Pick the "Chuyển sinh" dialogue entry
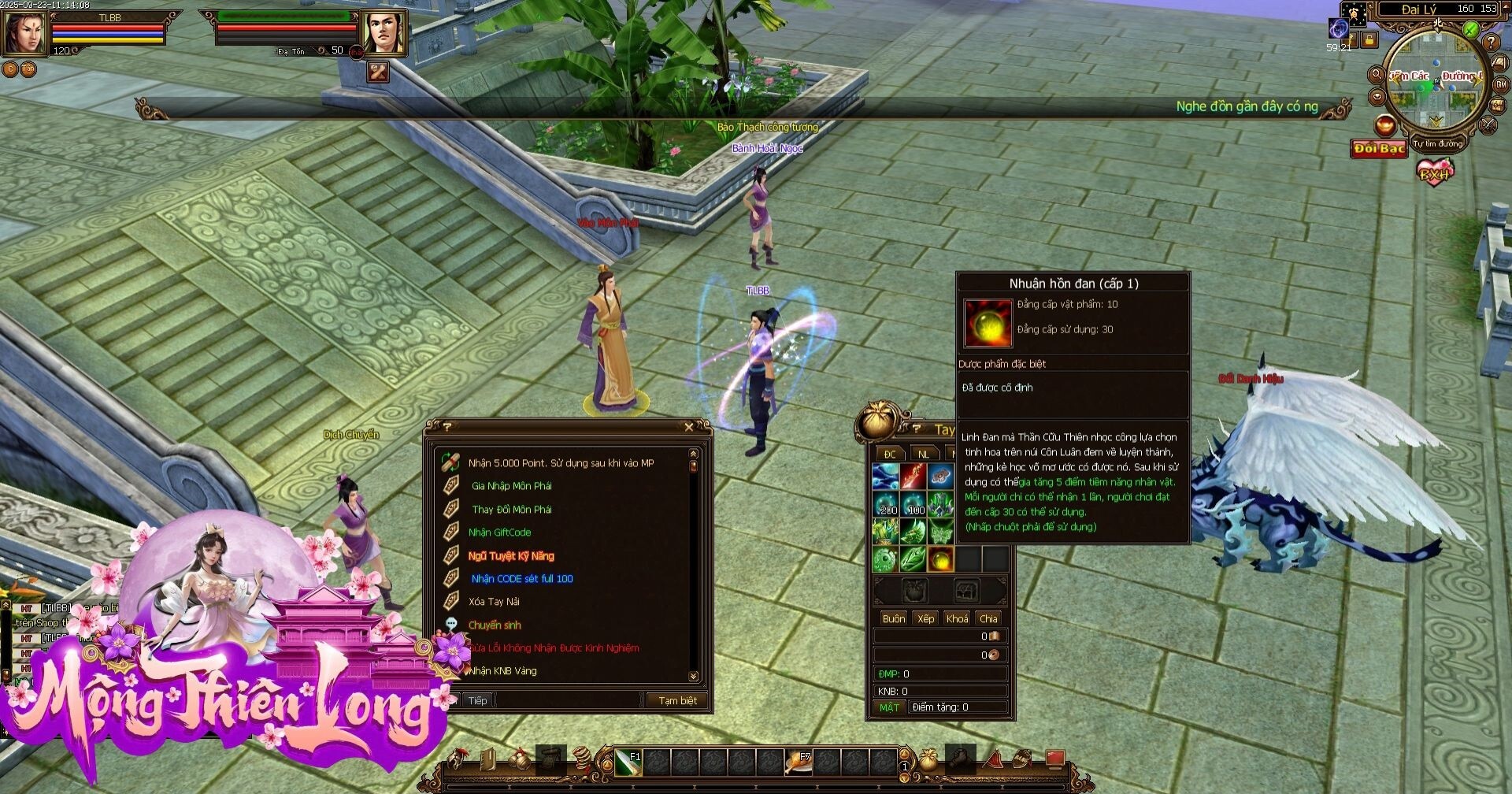This screenshot has width=1512, height=794. [x=495, y=625]
